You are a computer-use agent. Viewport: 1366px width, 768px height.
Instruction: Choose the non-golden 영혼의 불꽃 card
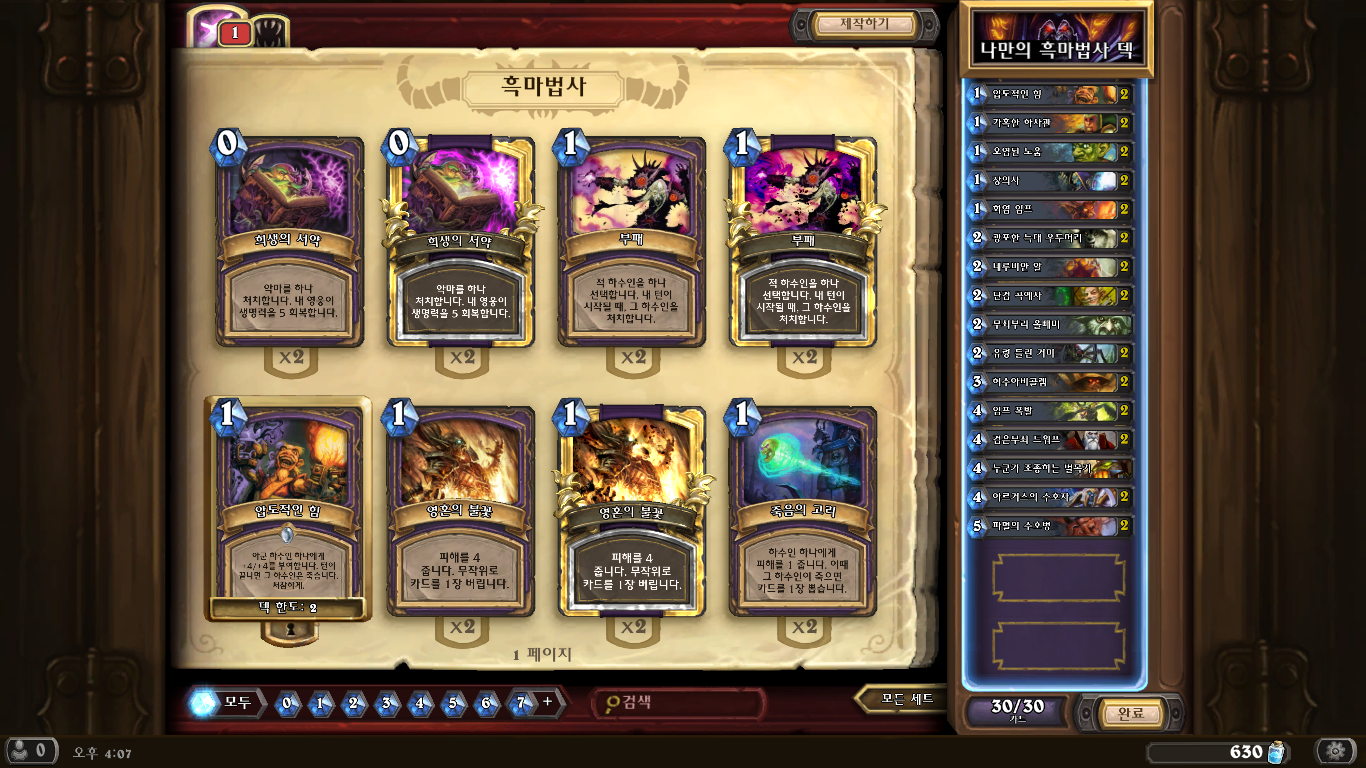460,510
